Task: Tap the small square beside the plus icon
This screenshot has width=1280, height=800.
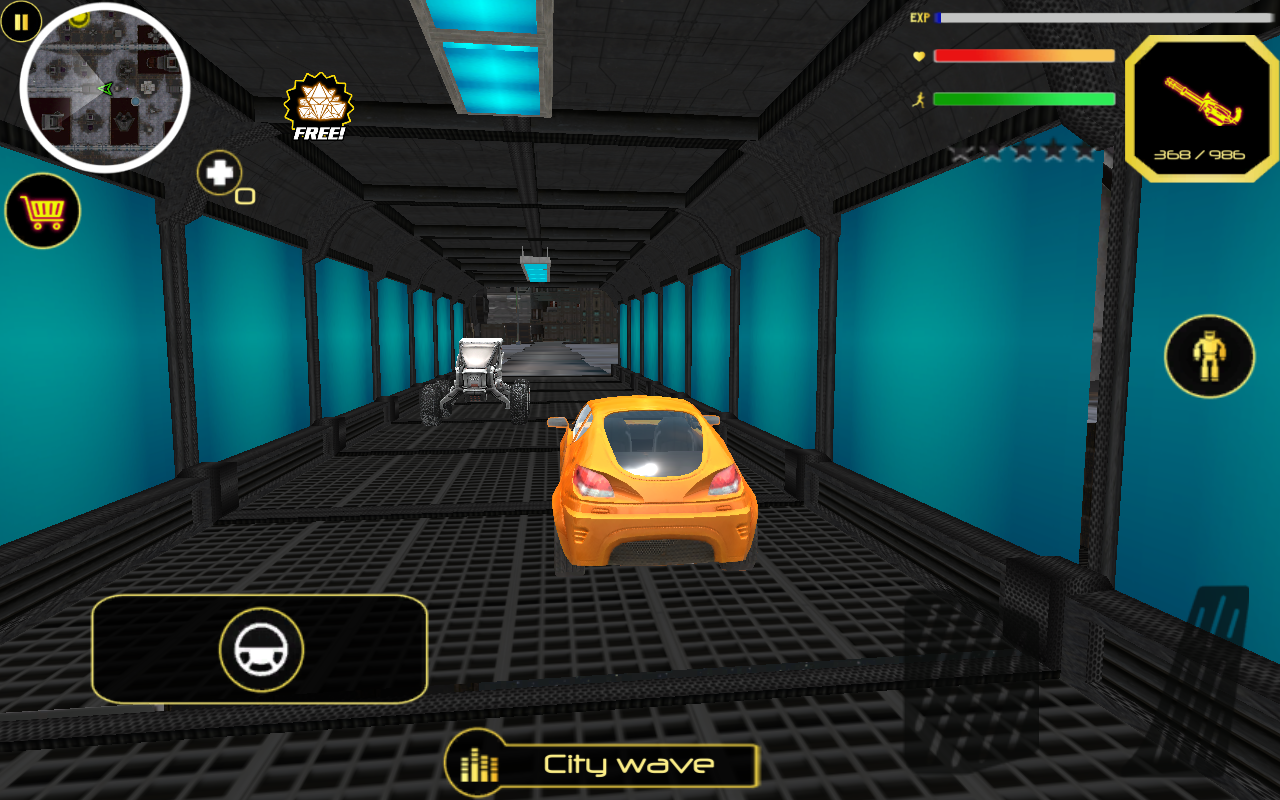Action: tap(244, 193)
